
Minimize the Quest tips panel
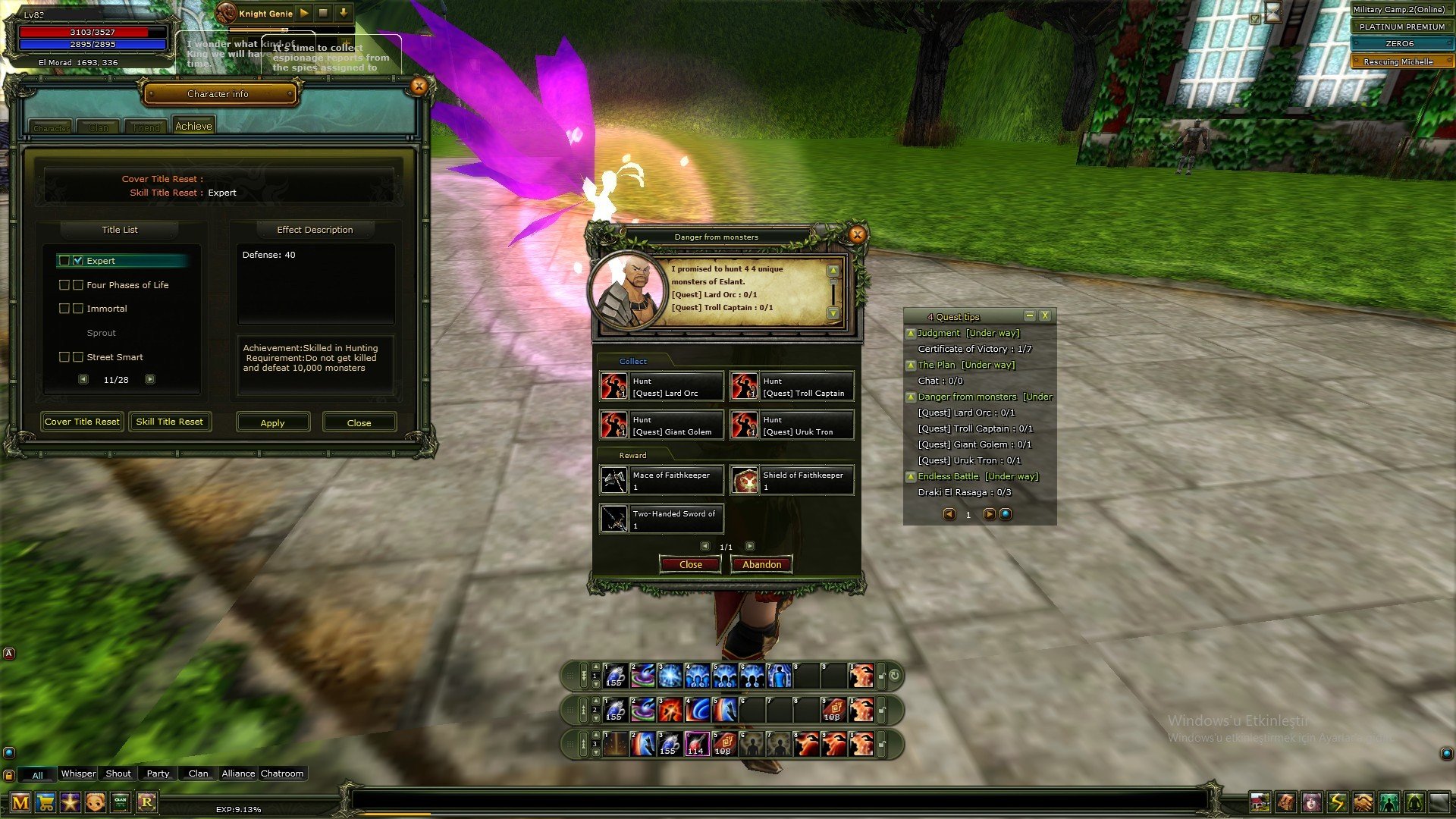click(1029, 316)
